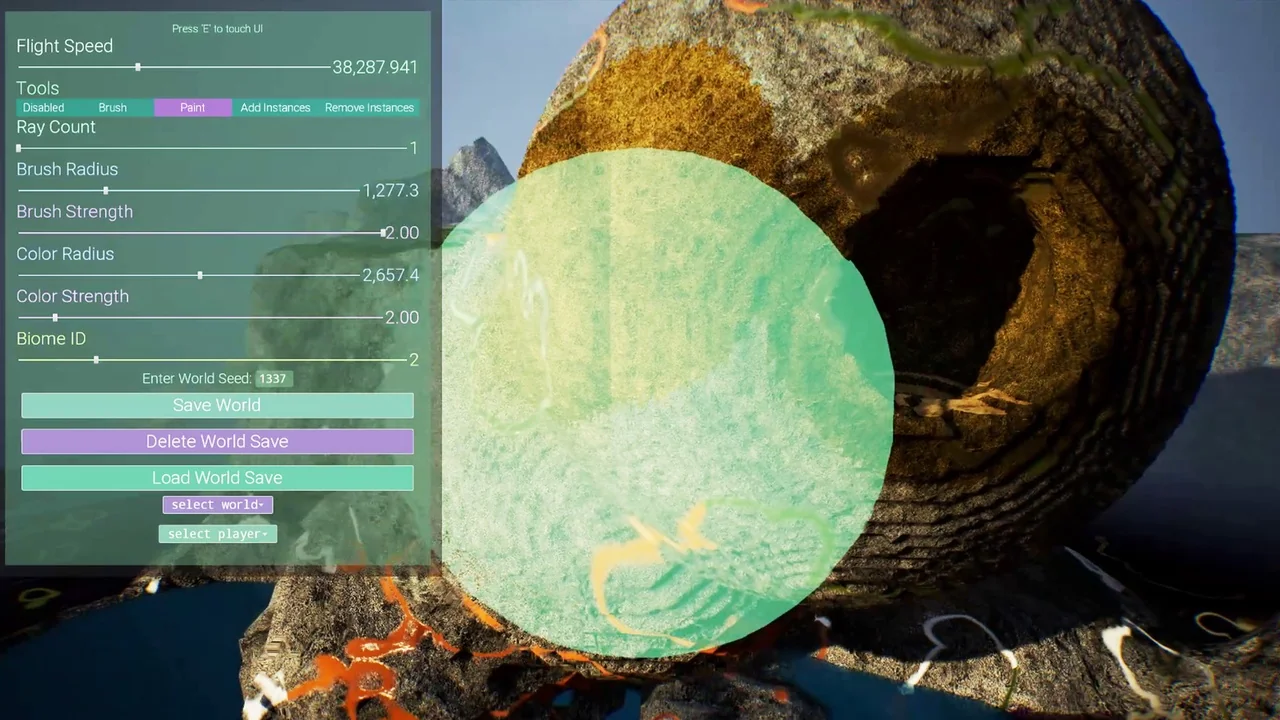Click the Flight Speed slider handle

coord(138,67)
